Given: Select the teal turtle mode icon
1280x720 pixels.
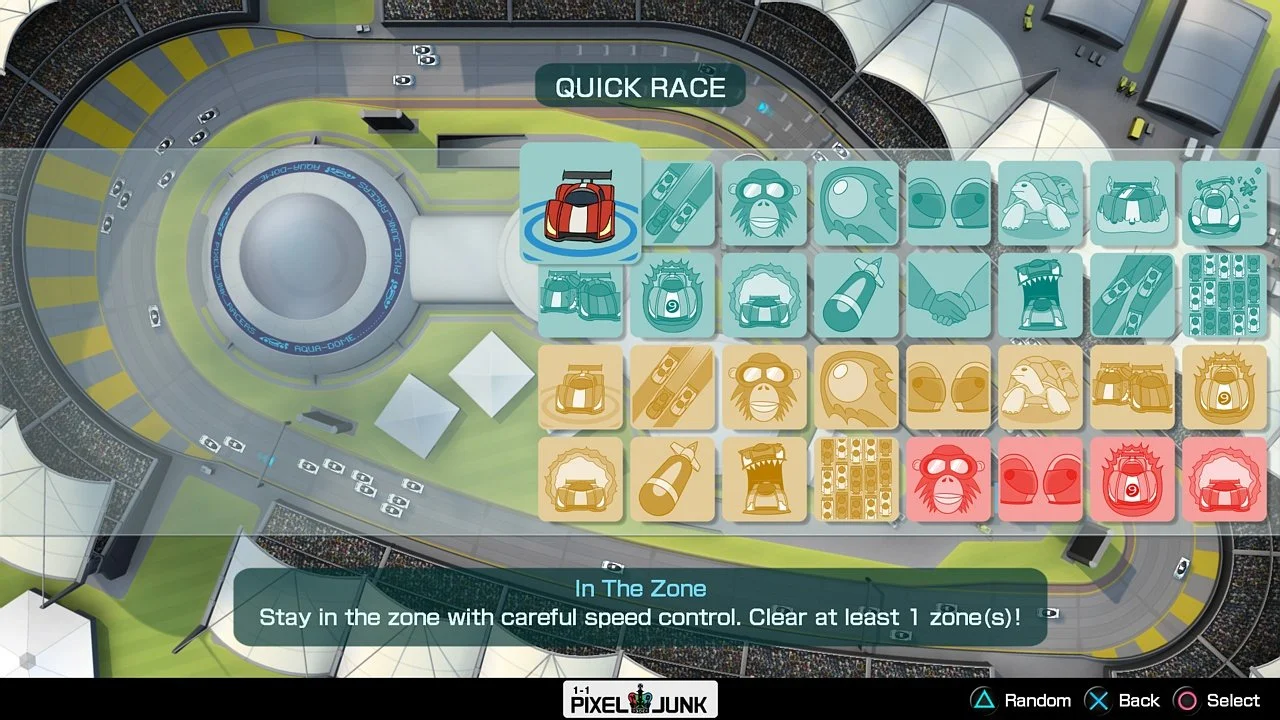Looking at the screenshot, I should click(x=1041, y=203).
